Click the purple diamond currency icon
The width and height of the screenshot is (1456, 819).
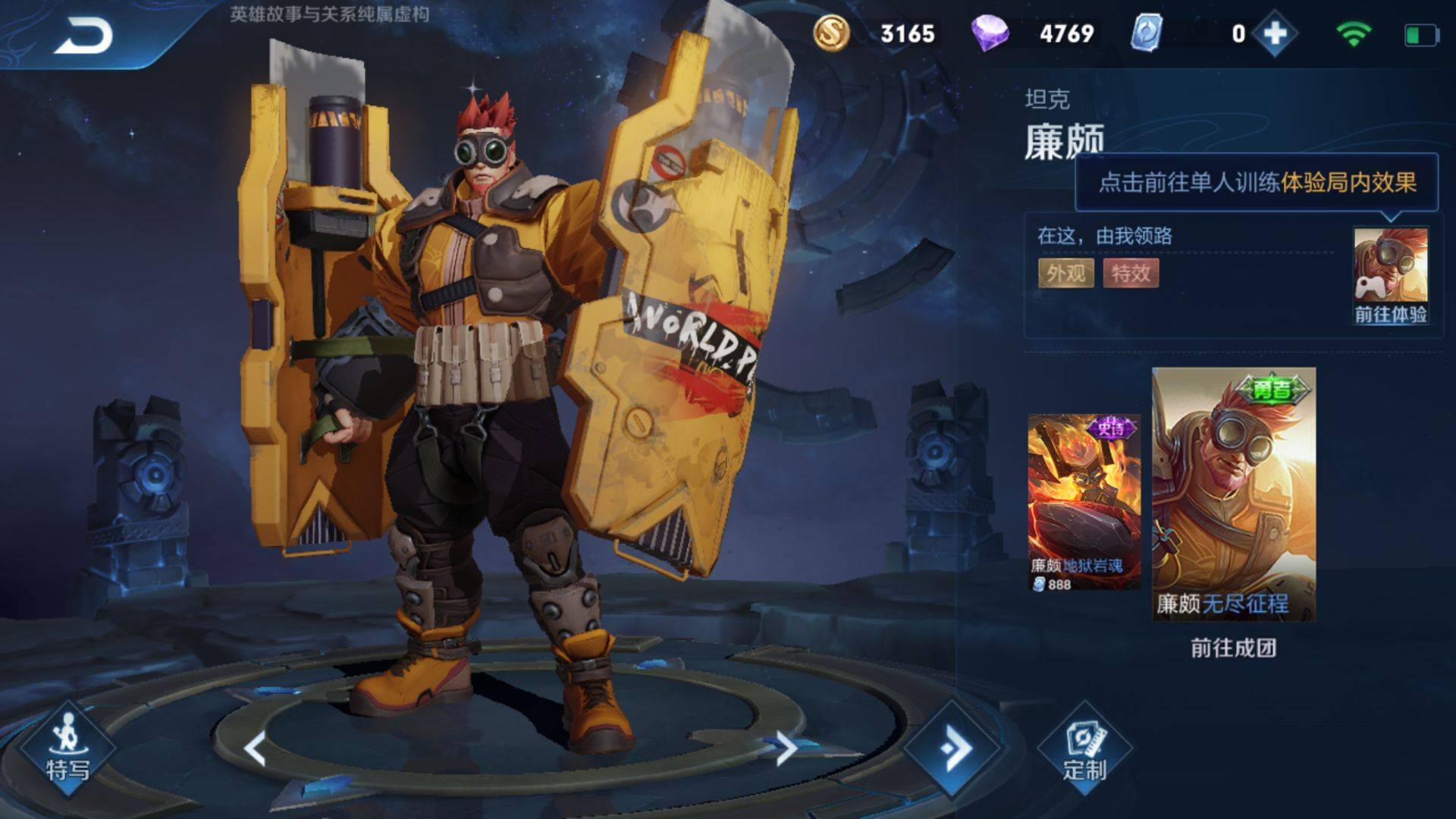click(990, 33)
